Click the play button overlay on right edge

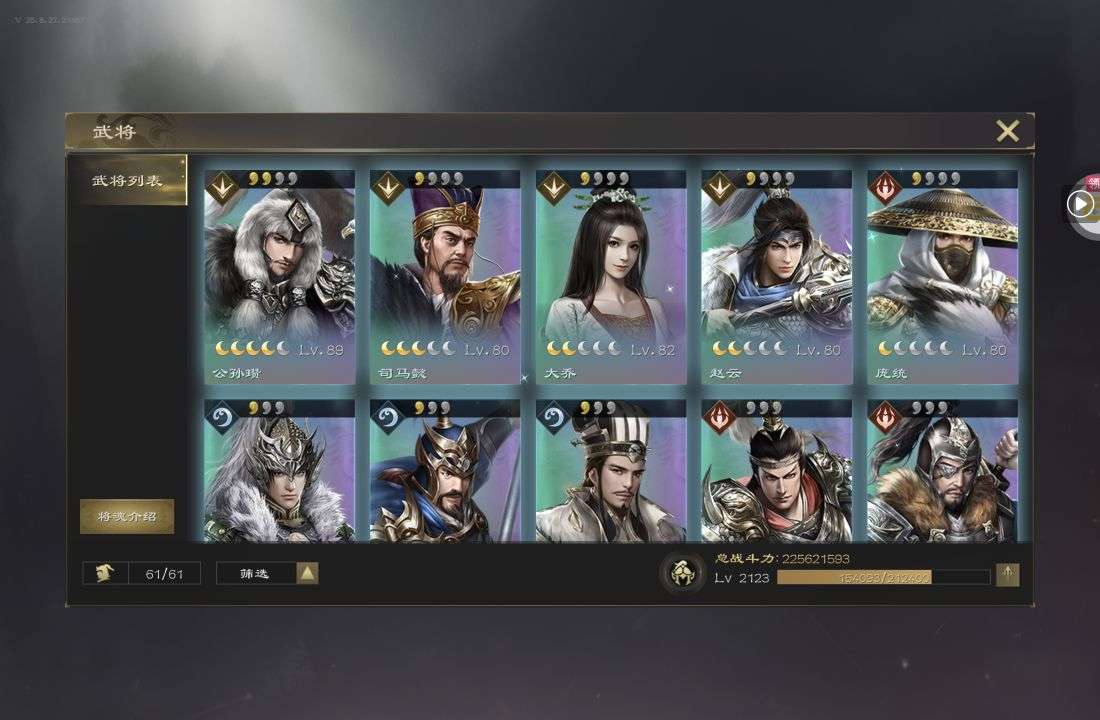pyautogui.click(x=1080, y=204)
